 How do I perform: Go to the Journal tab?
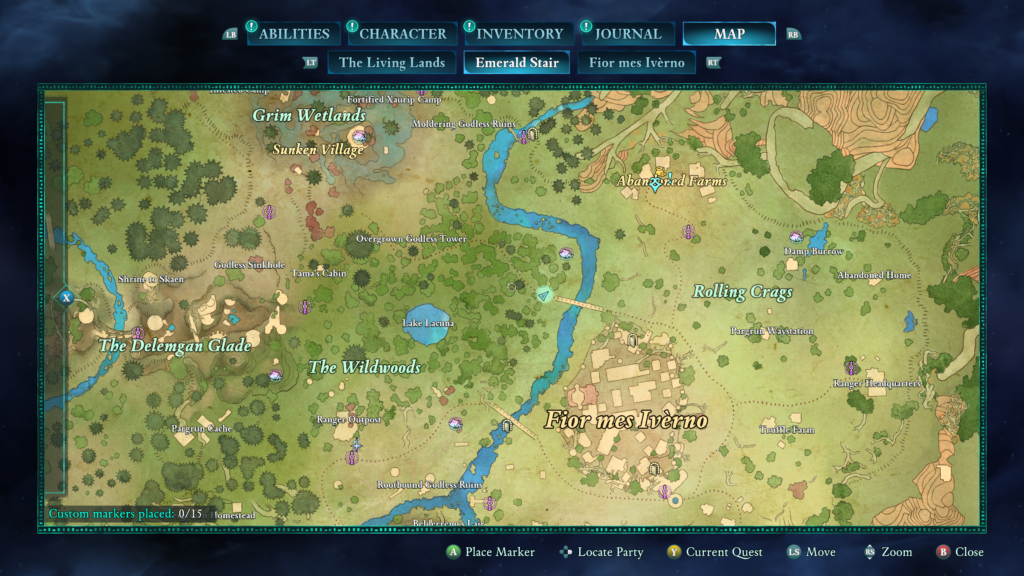click(x=628, y=34)
